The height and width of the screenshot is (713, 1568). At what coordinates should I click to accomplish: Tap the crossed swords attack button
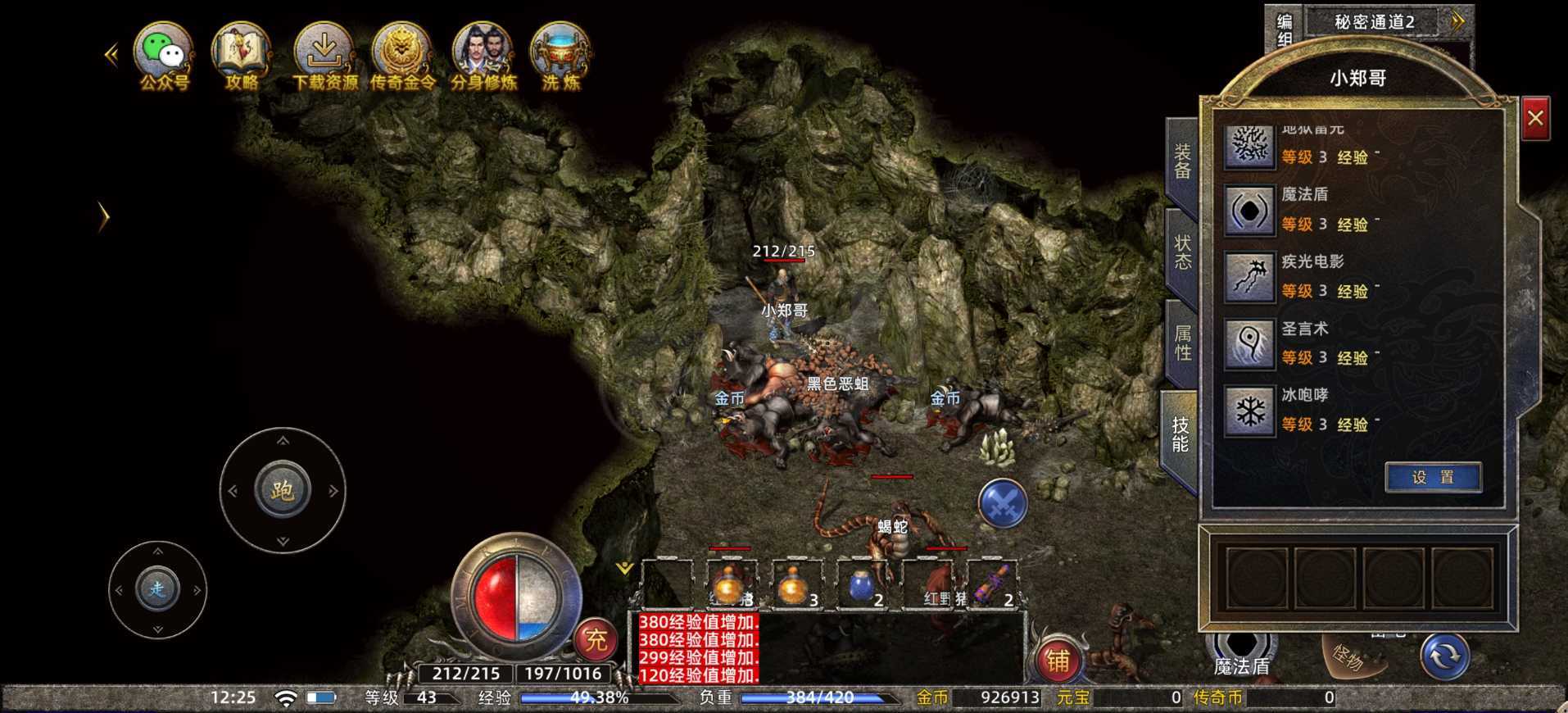coord(1003,502)
